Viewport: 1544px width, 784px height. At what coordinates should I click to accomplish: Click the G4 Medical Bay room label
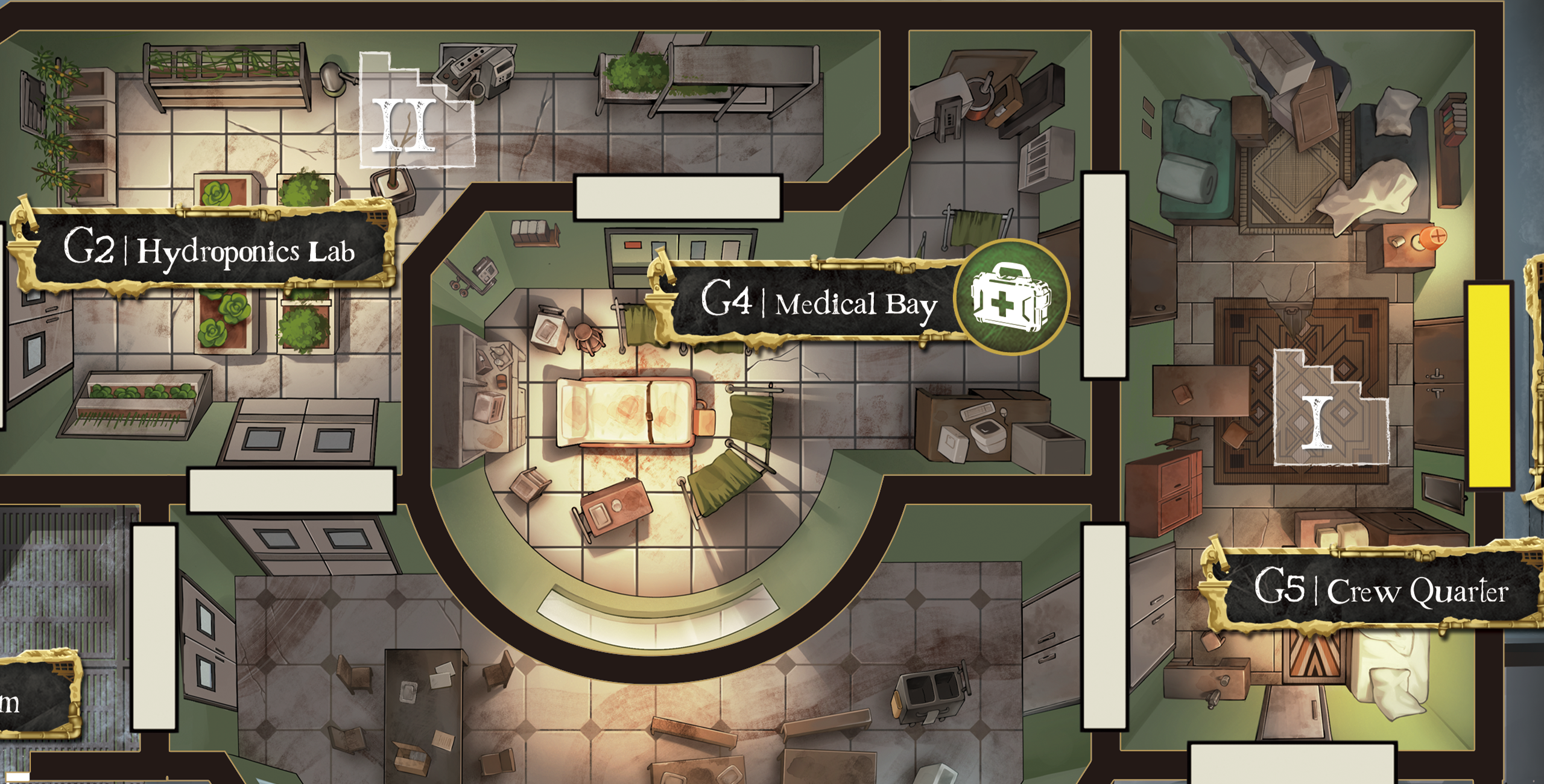pos(818,302)
